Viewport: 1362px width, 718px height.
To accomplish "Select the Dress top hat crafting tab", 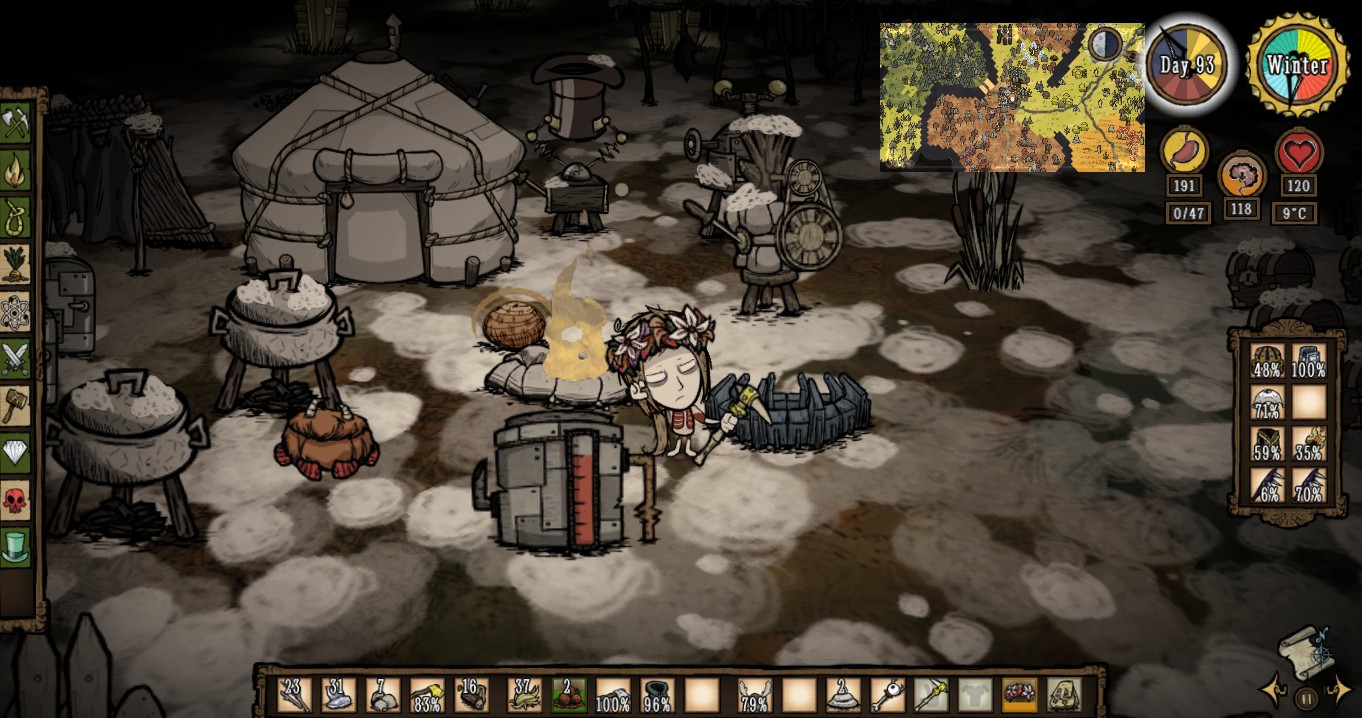I will pyautogui.click(x=16, y=547).
